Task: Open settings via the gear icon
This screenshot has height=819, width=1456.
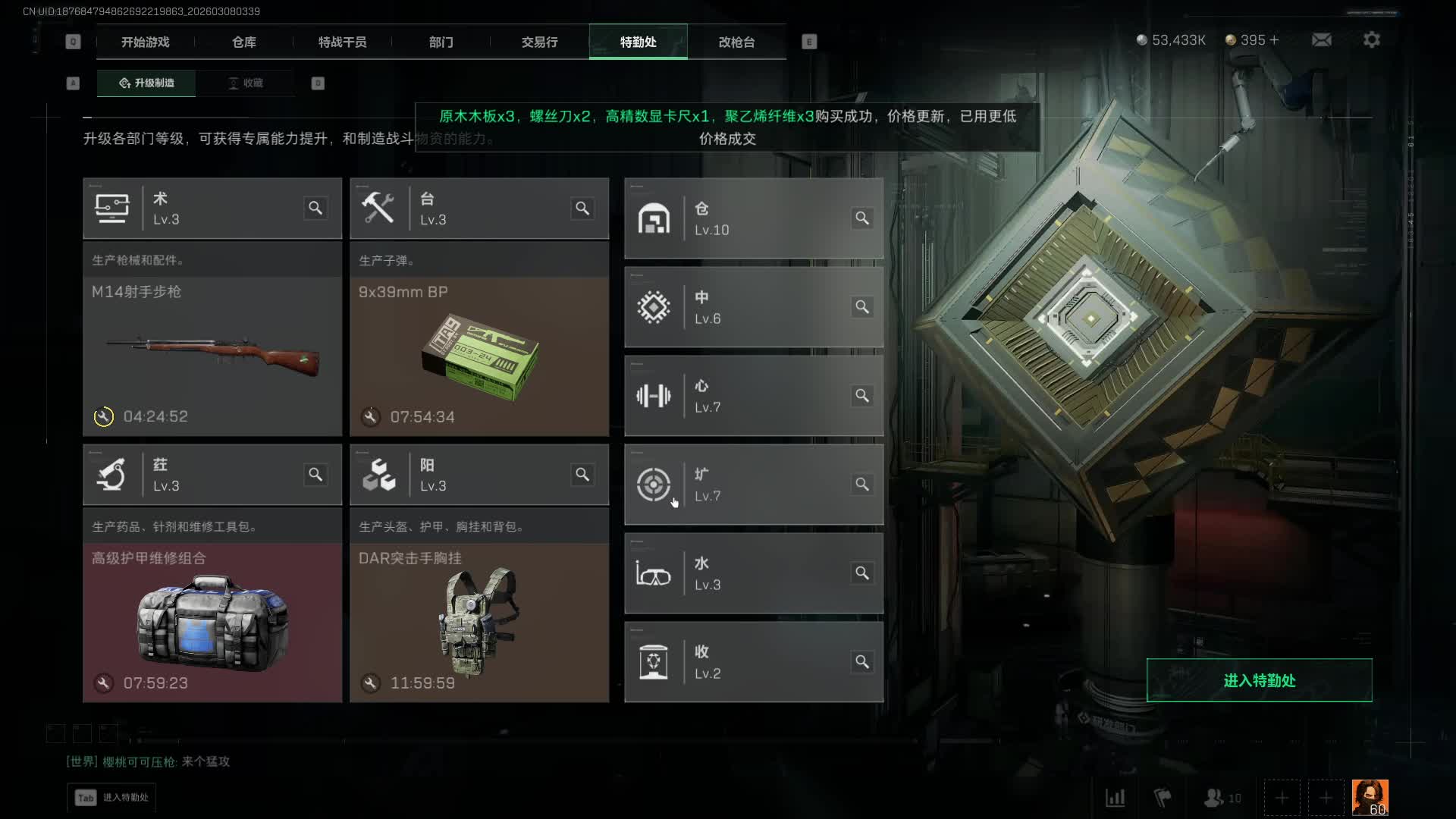Action: pyautogui.click(x=1371, y=40)
